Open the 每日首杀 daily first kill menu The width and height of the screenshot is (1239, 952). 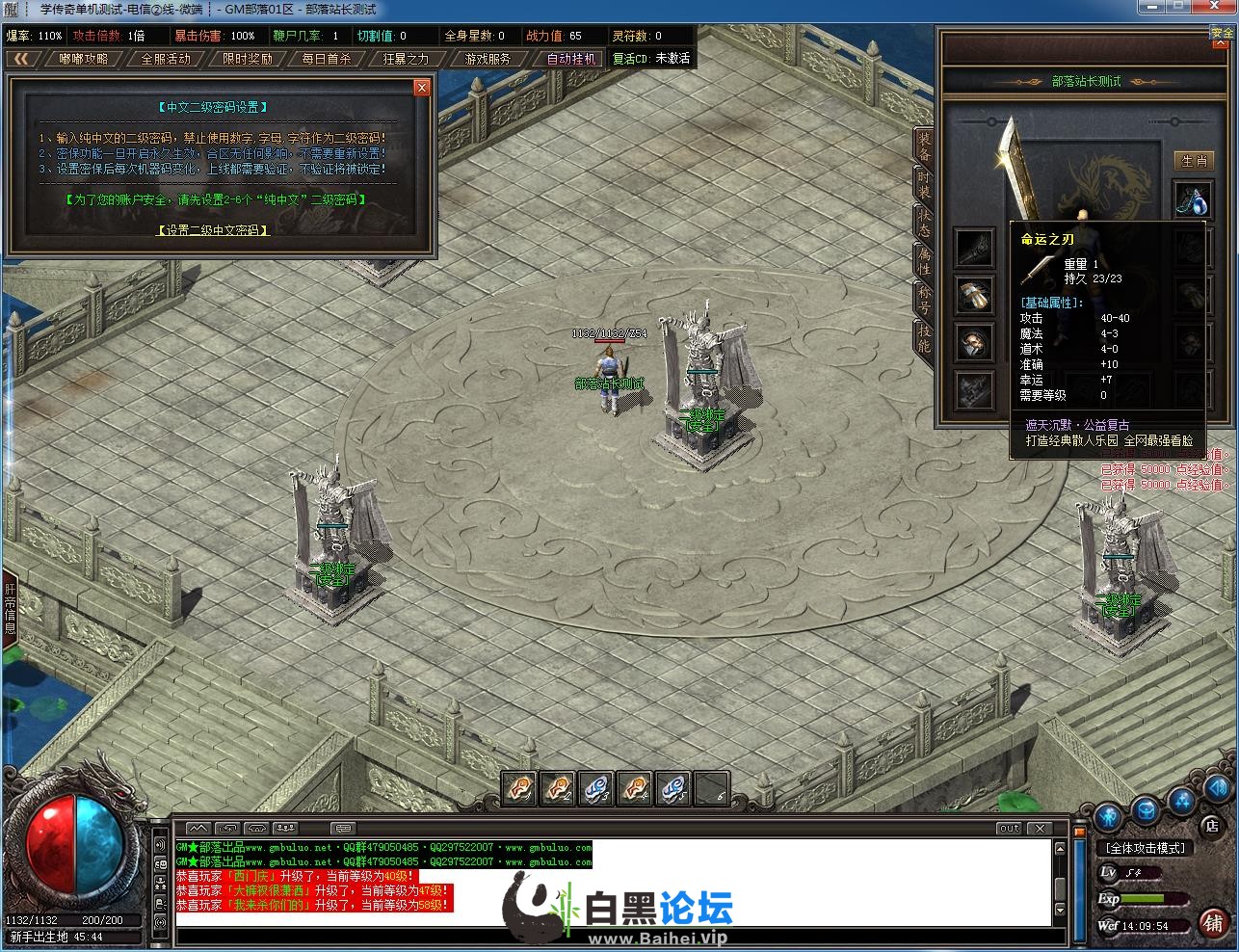327,59
